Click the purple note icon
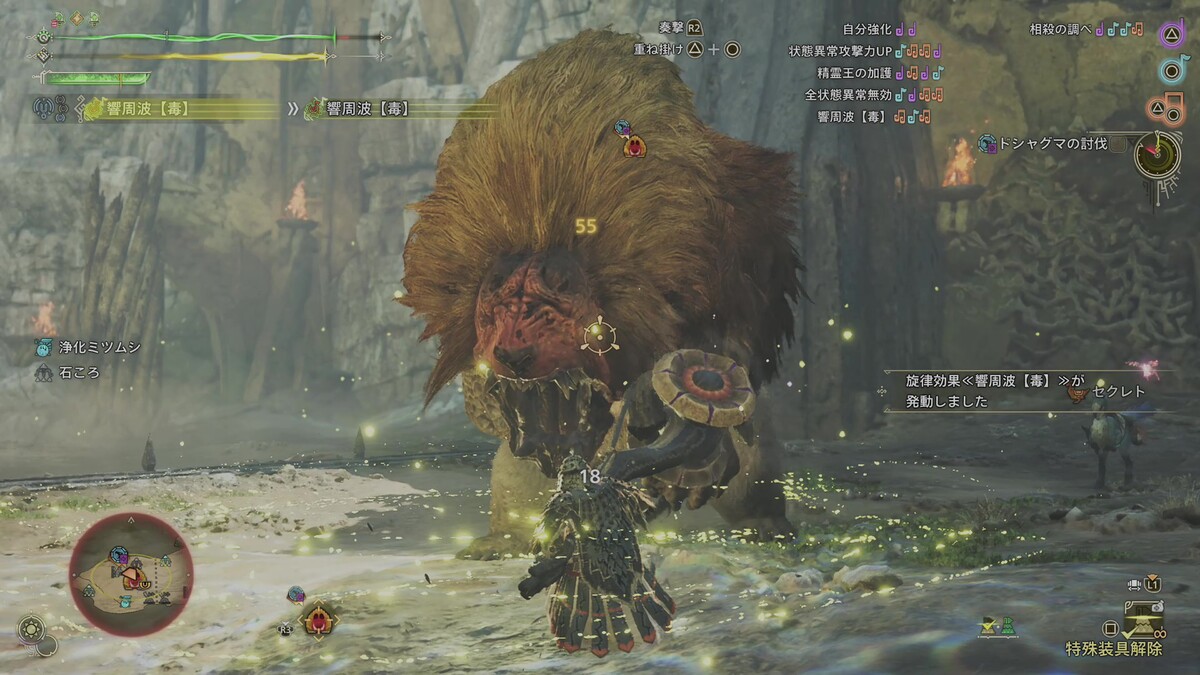The height and width of the screenshot is (675, 1200). pos(1172,33)
